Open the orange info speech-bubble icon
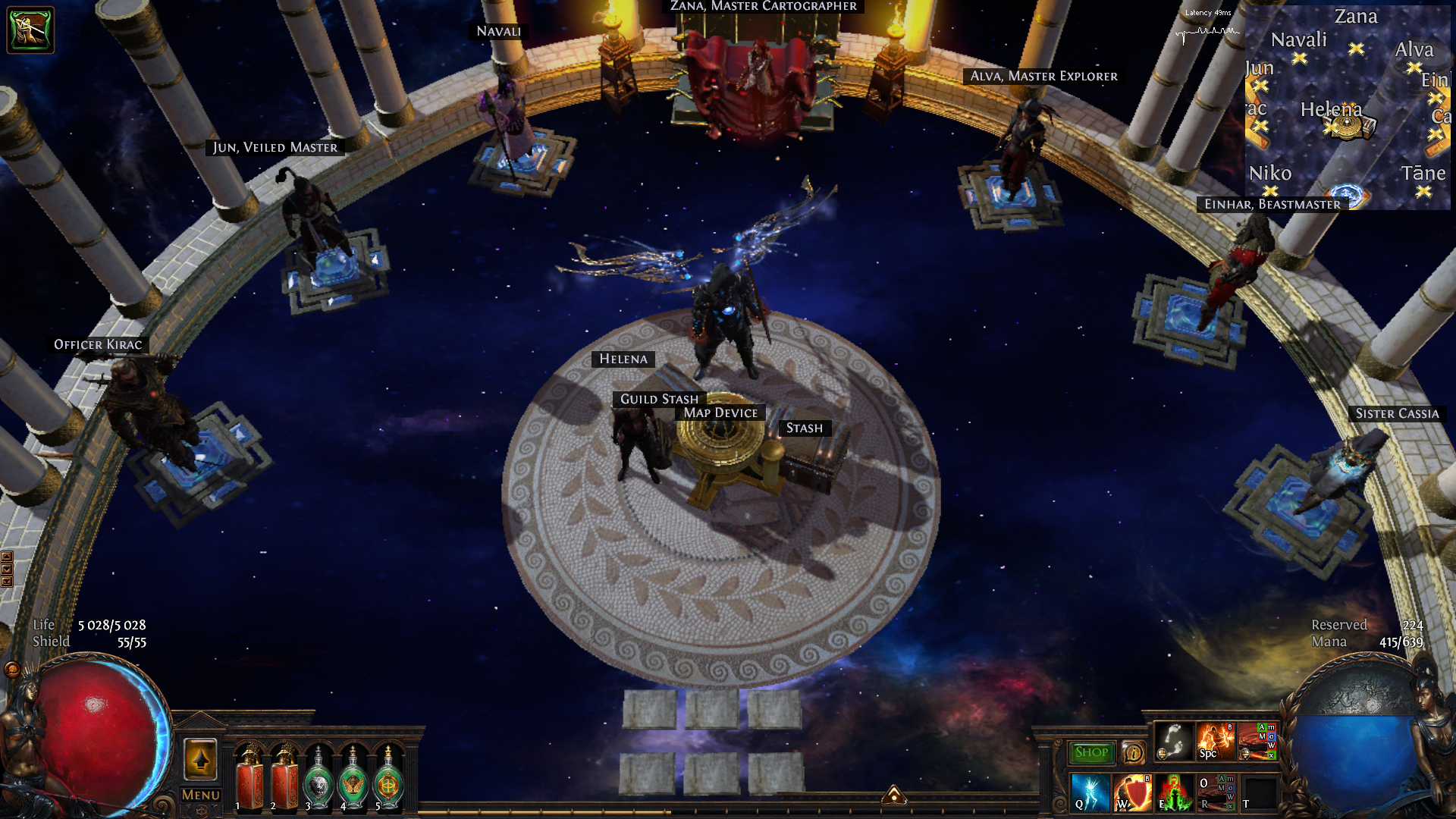 coord(1133,753)
